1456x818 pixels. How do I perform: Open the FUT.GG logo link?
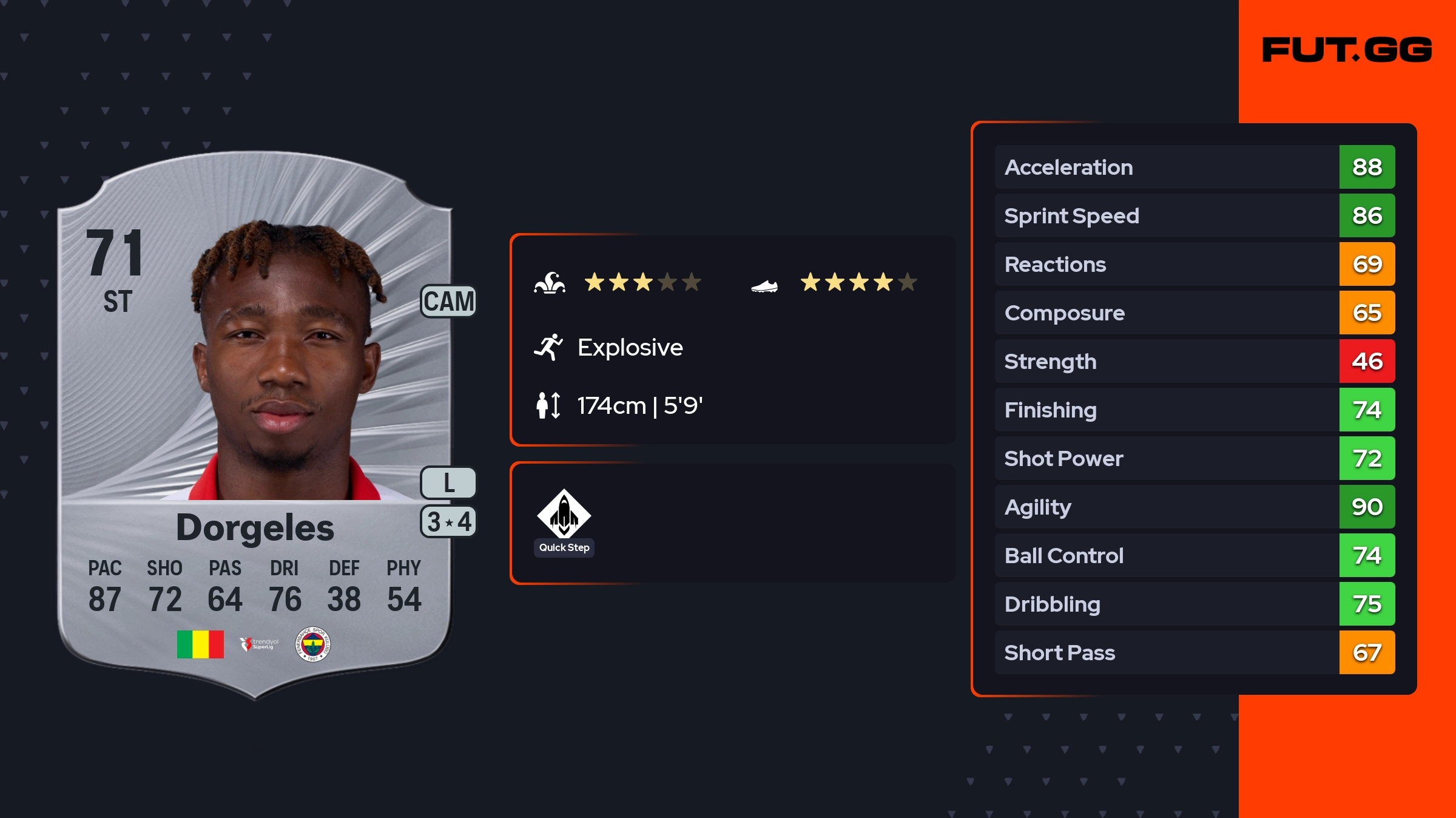point(1347,50)
